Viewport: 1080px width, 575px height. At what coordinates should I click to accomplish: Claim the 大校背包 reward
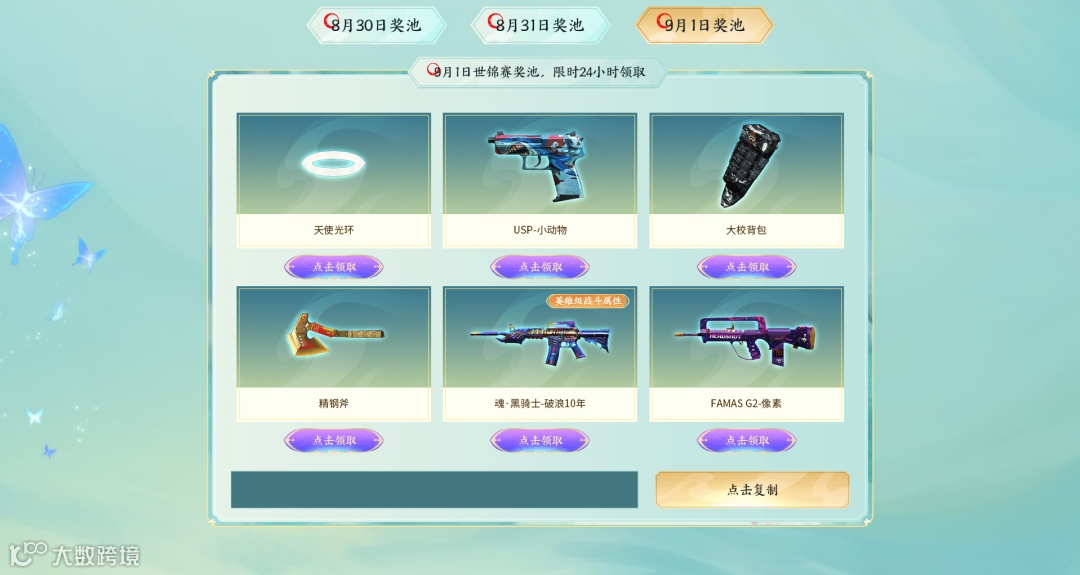(x=747, y=267)
